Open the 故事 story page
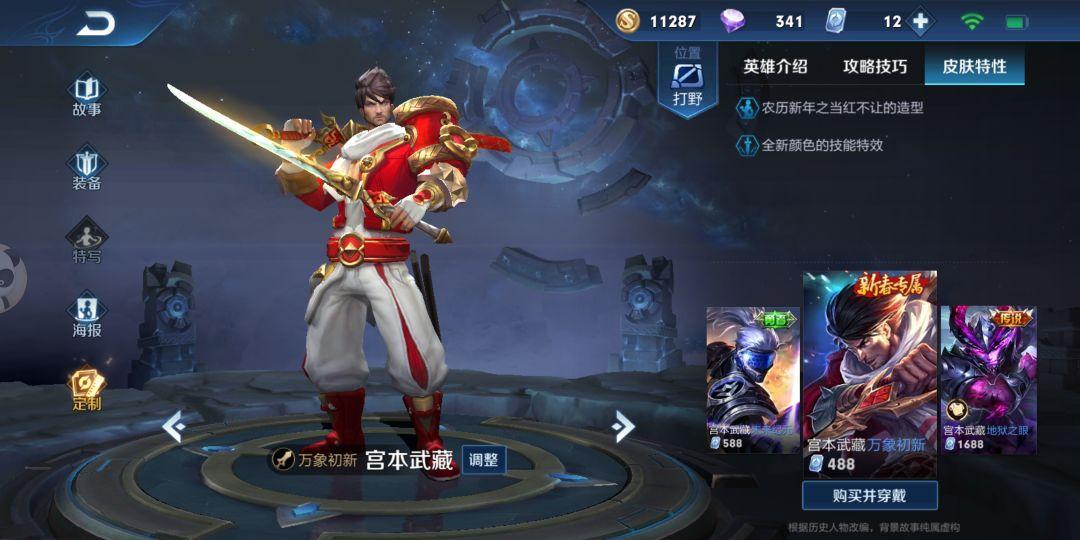This screenshot has width=1080, height=540. (x=87, y=94)
